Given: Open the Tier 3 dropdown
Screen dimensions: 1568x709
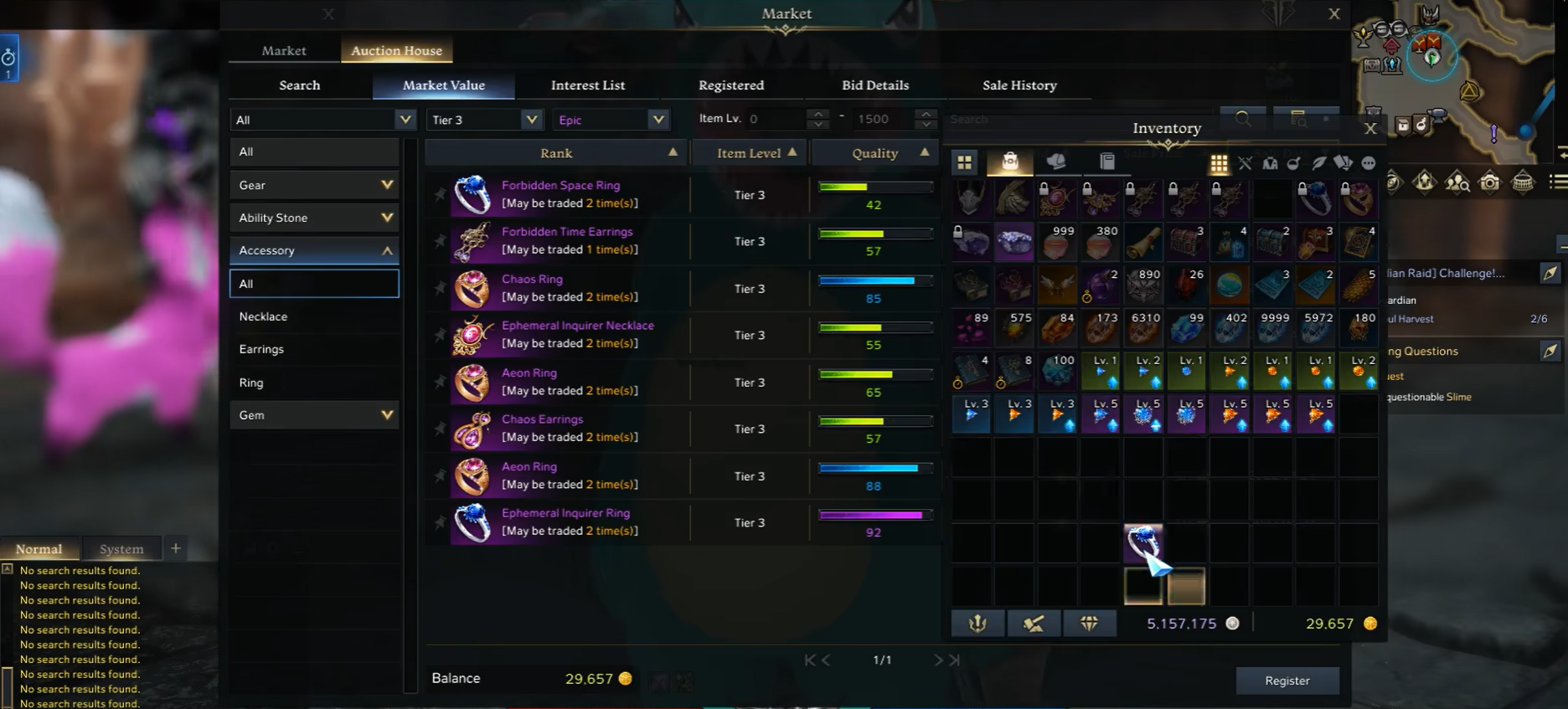Looking at the screenshot, I should 484,120.
